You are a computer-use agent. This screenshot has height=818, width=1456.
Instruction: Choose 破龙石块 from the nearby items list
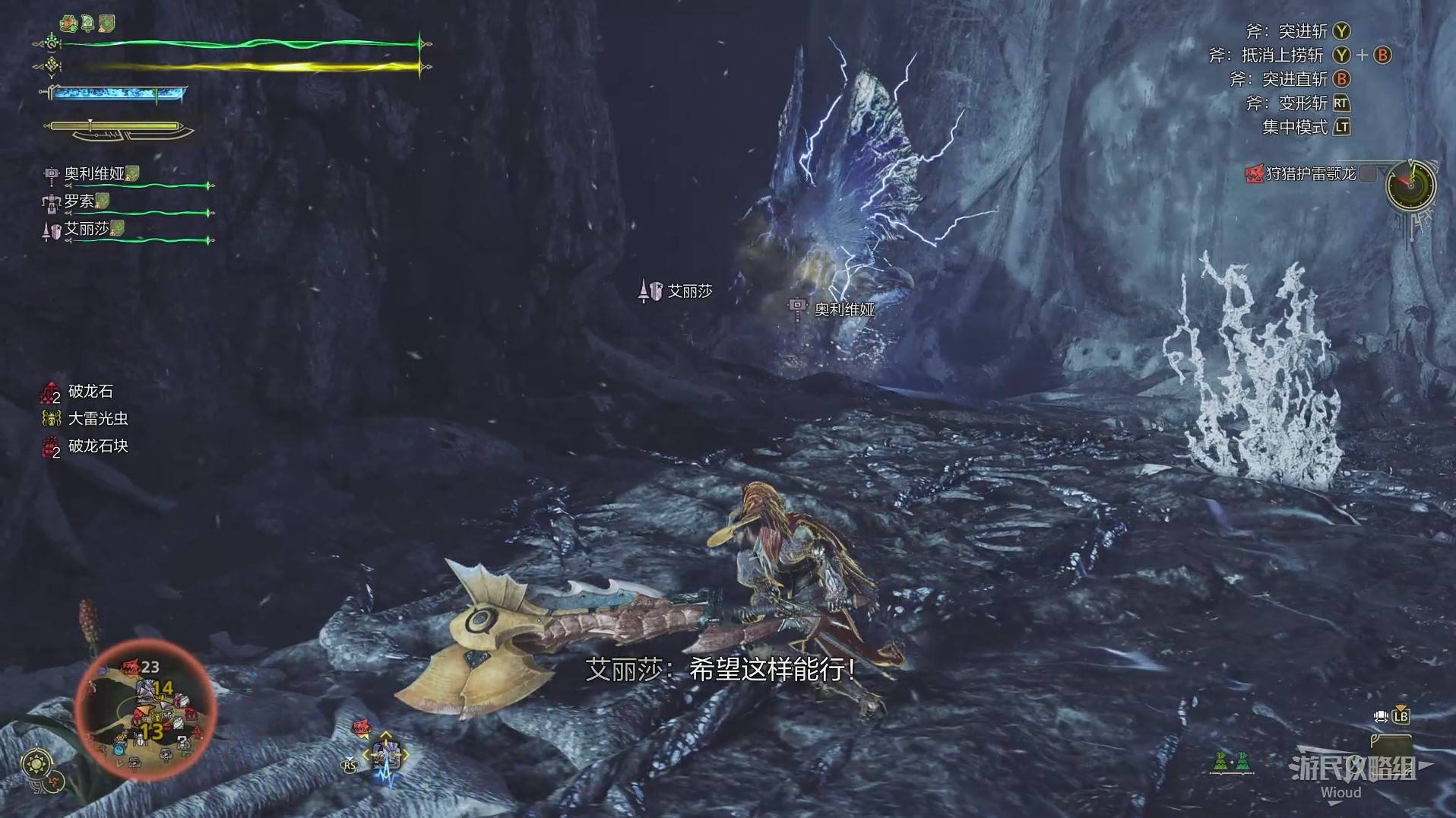(x=97, y=446)
